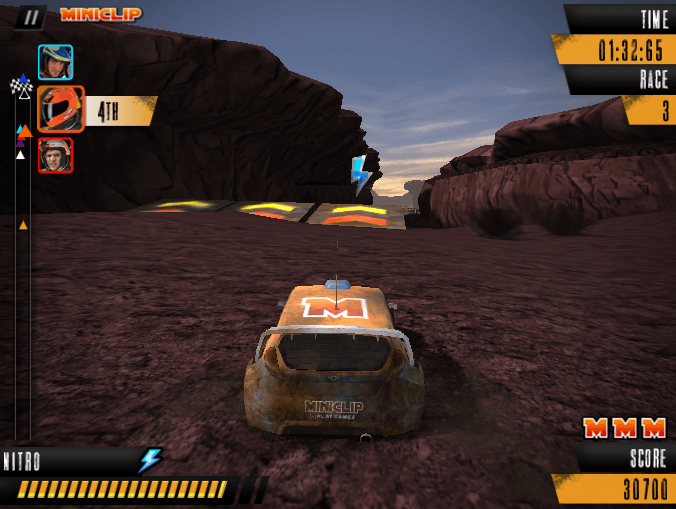Select the red-framed racer portrait
The height and width of the screenshot is (509, 676).
pos(55,155)
